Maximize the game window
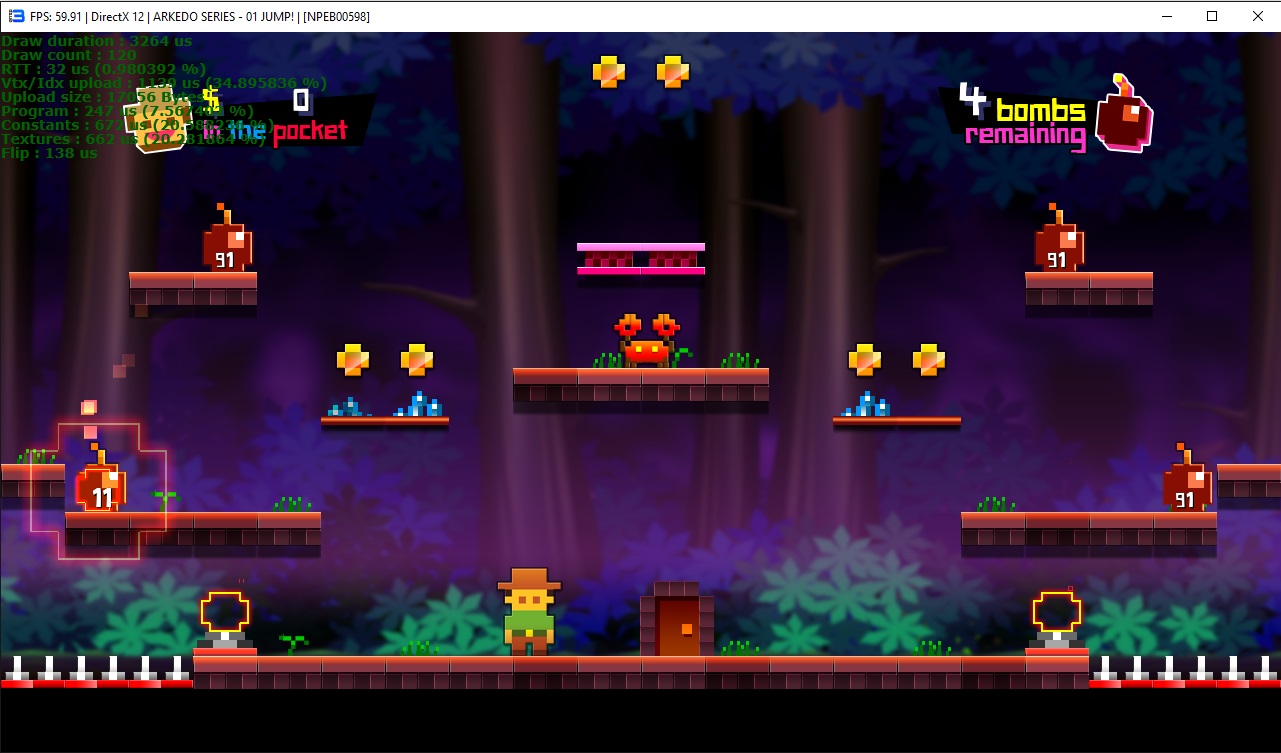This screenshot has width=1281, height=753. 1211,16
